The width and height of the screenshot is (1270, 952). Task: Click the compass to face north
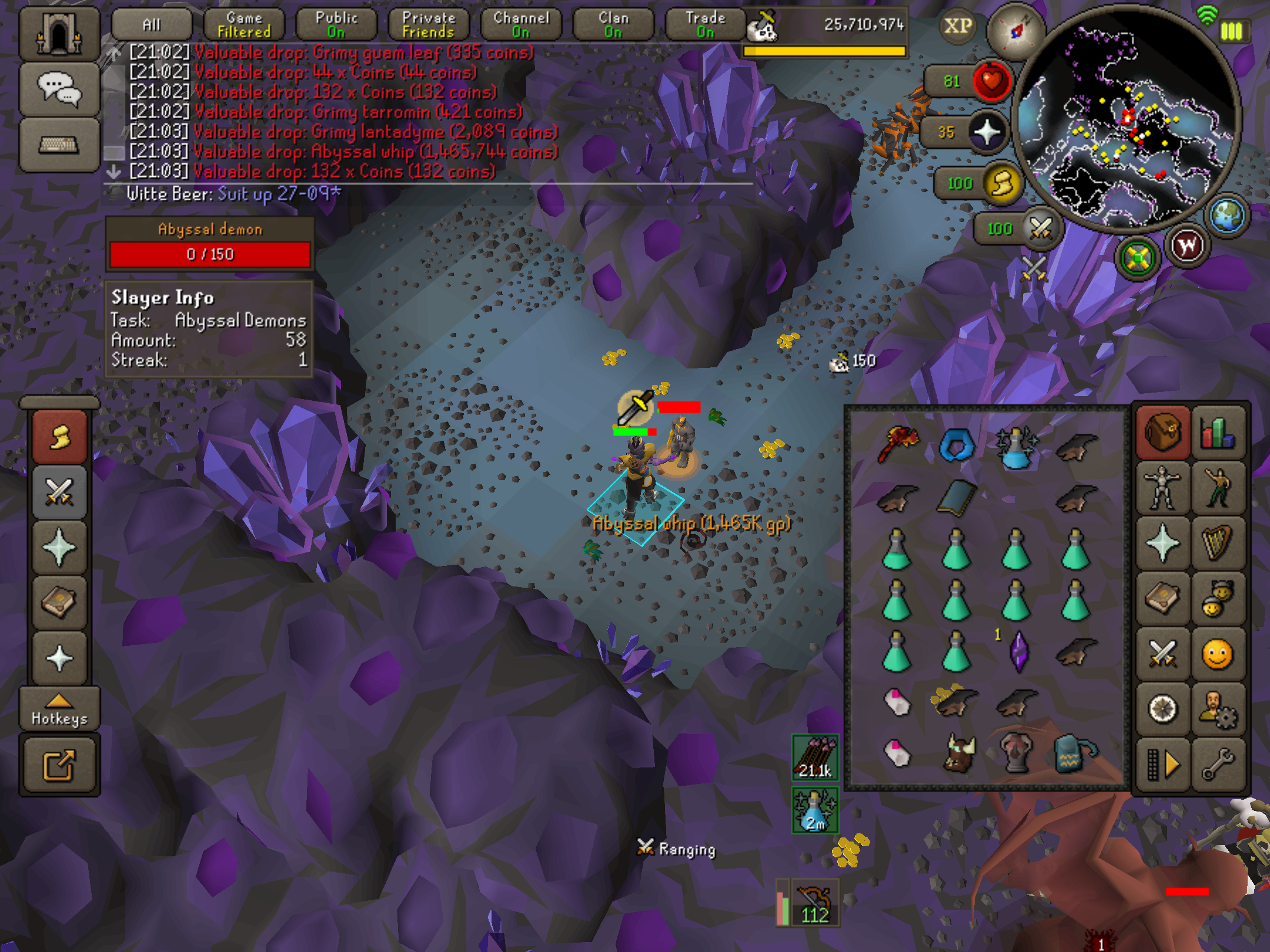point(1015,32)
